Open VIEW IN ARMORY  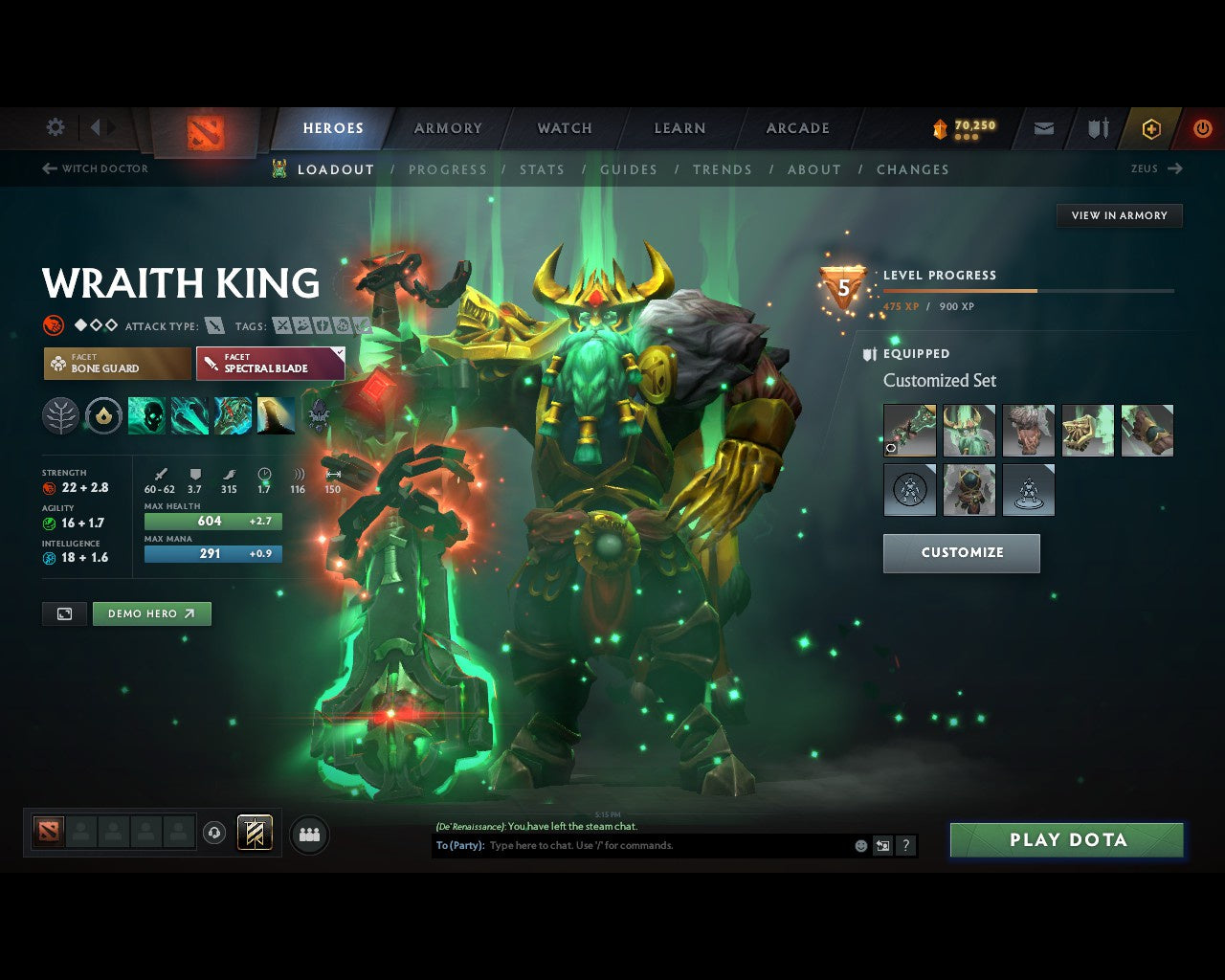[1118, 215]
